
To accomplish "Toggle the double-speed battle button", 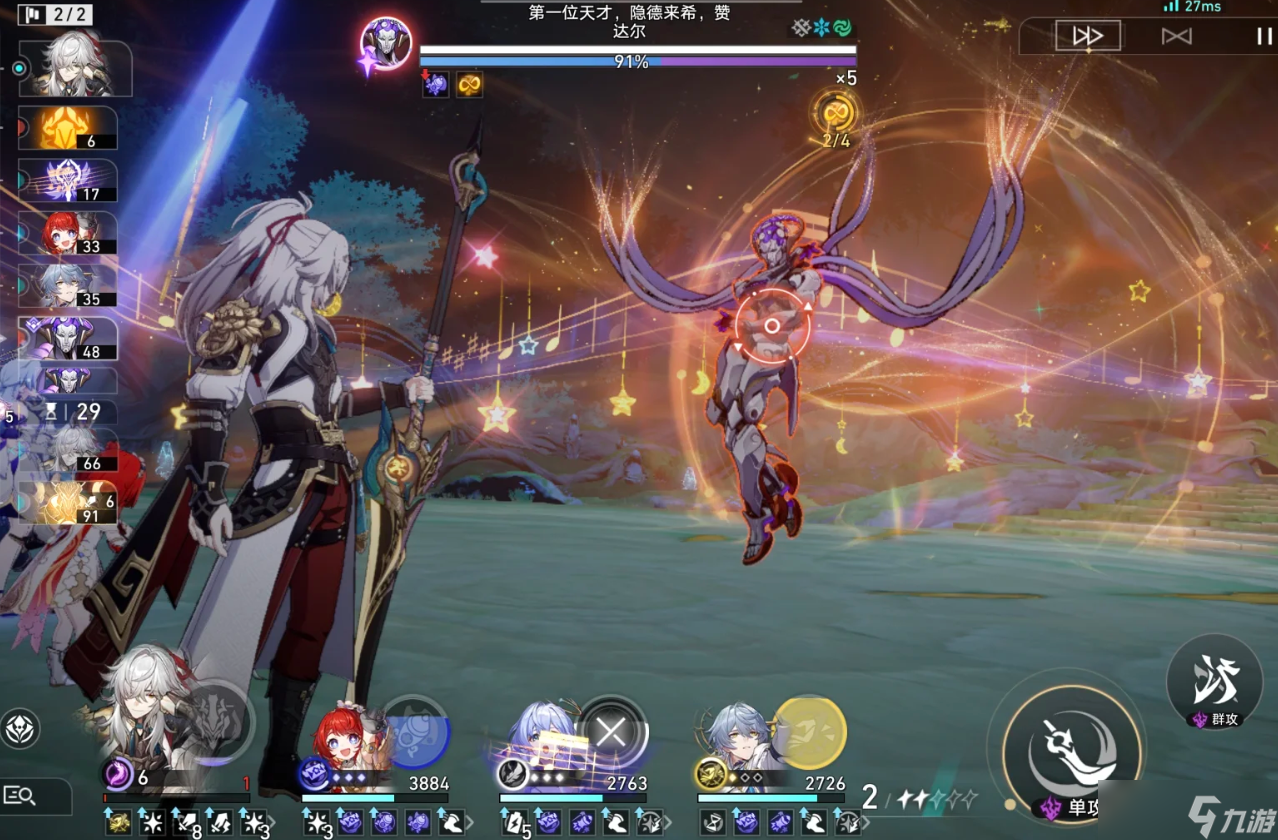I will click(1088, 36).
